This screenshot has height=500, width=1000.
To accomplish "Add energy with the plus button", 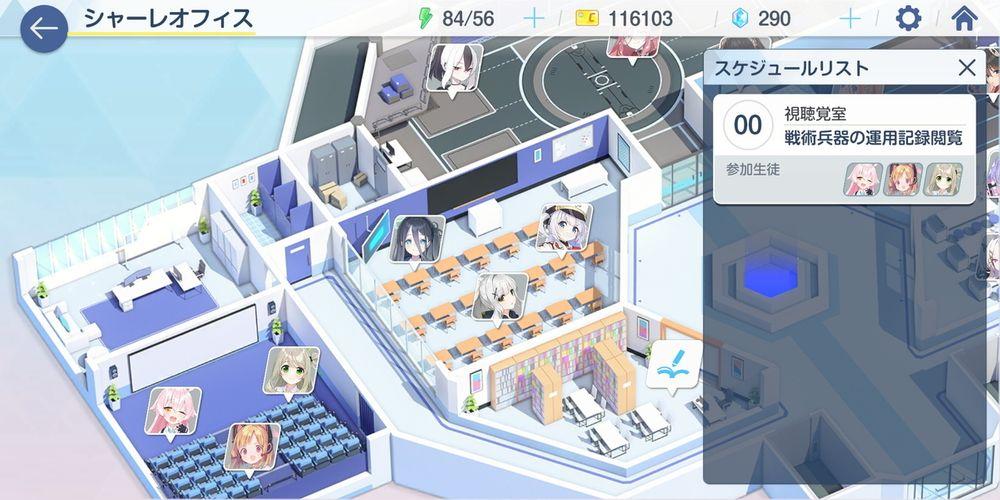I will pos(534,18).
